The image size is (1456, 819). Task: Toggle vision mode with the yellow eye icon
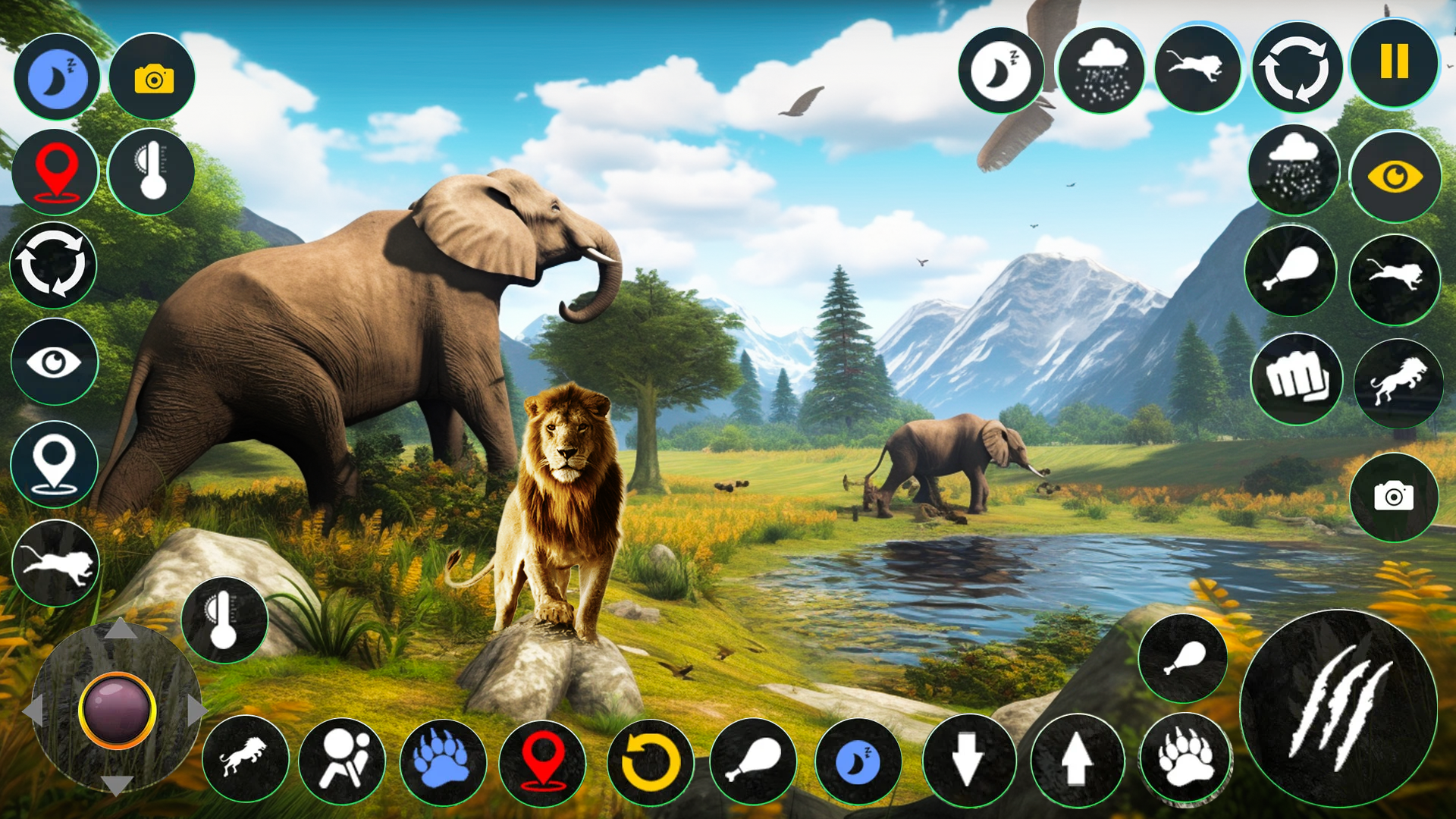(1395, 176)
